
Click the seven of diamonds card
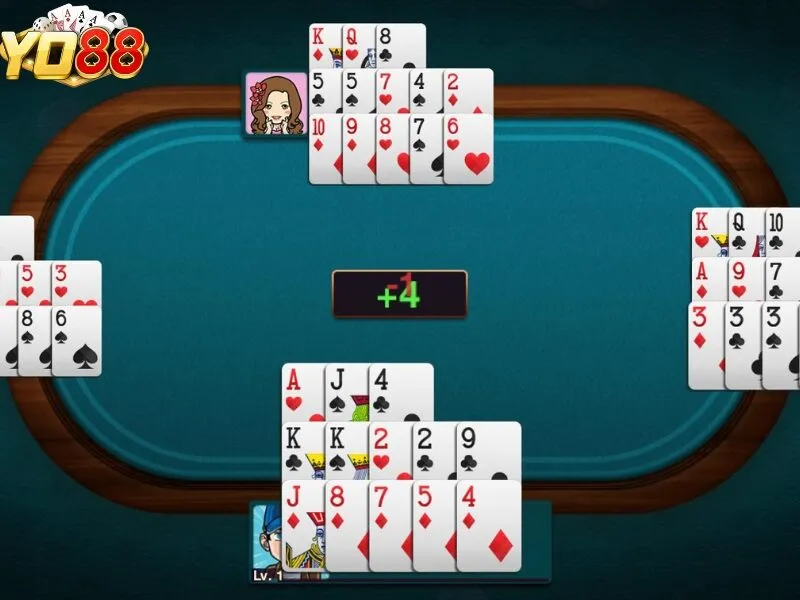coord(390,525)
